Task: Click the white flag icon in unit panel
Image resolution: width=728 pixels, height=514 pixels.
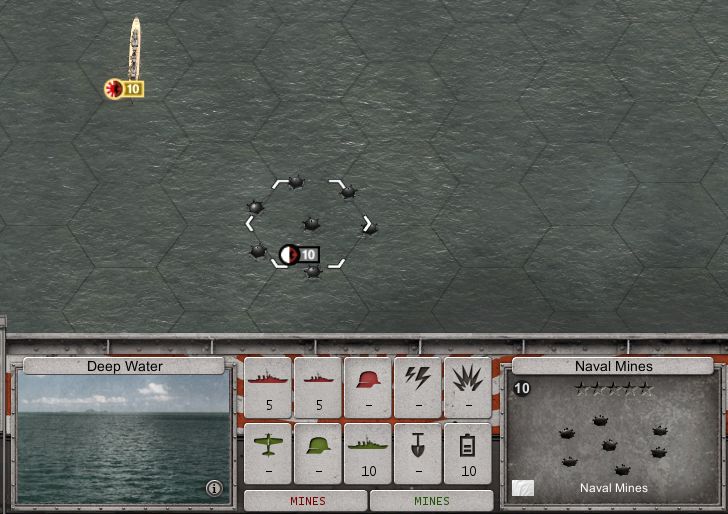Action: click(523, 488)
